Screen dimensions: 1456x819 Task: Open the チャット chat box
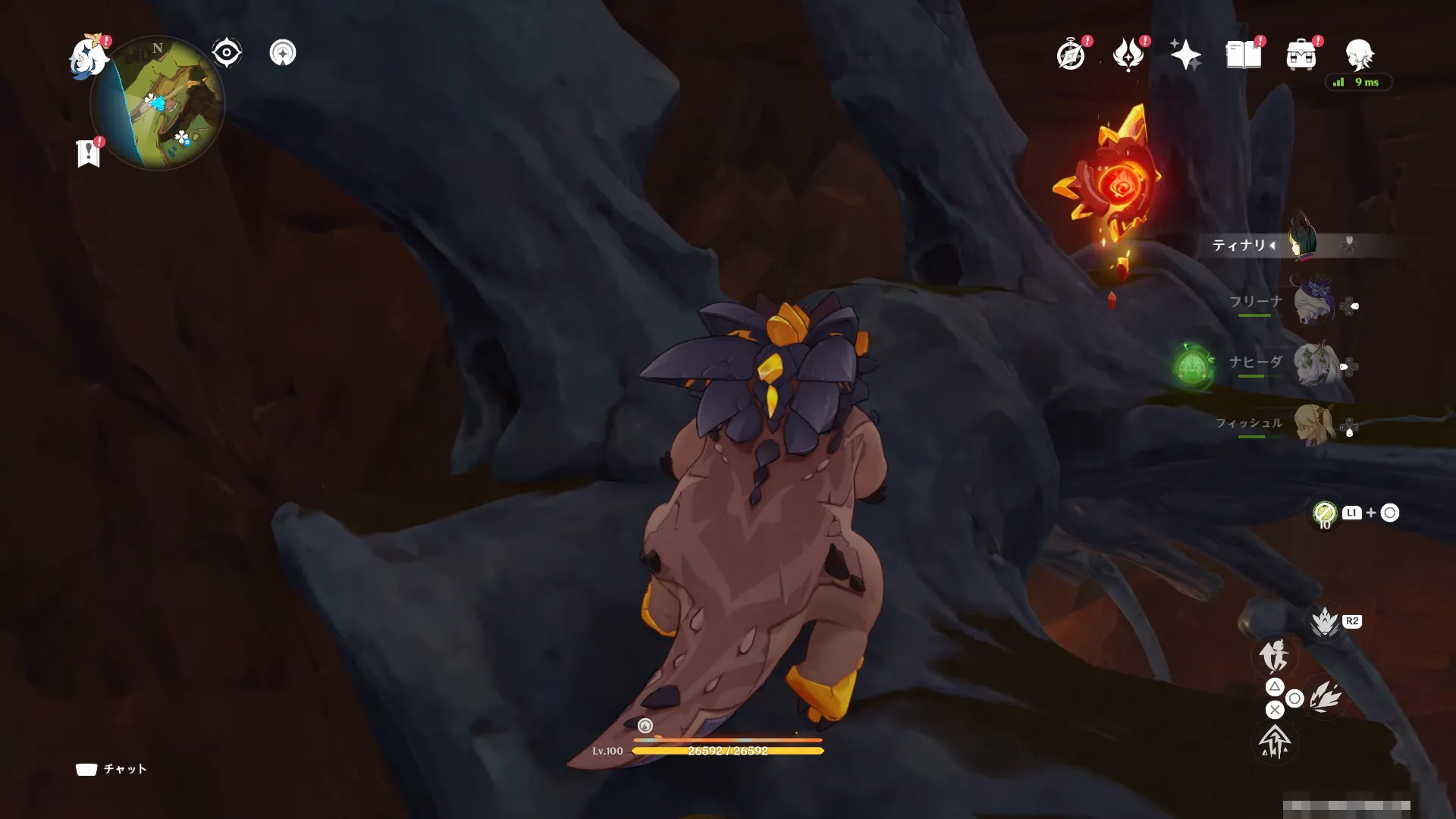(x=111, y=769)
